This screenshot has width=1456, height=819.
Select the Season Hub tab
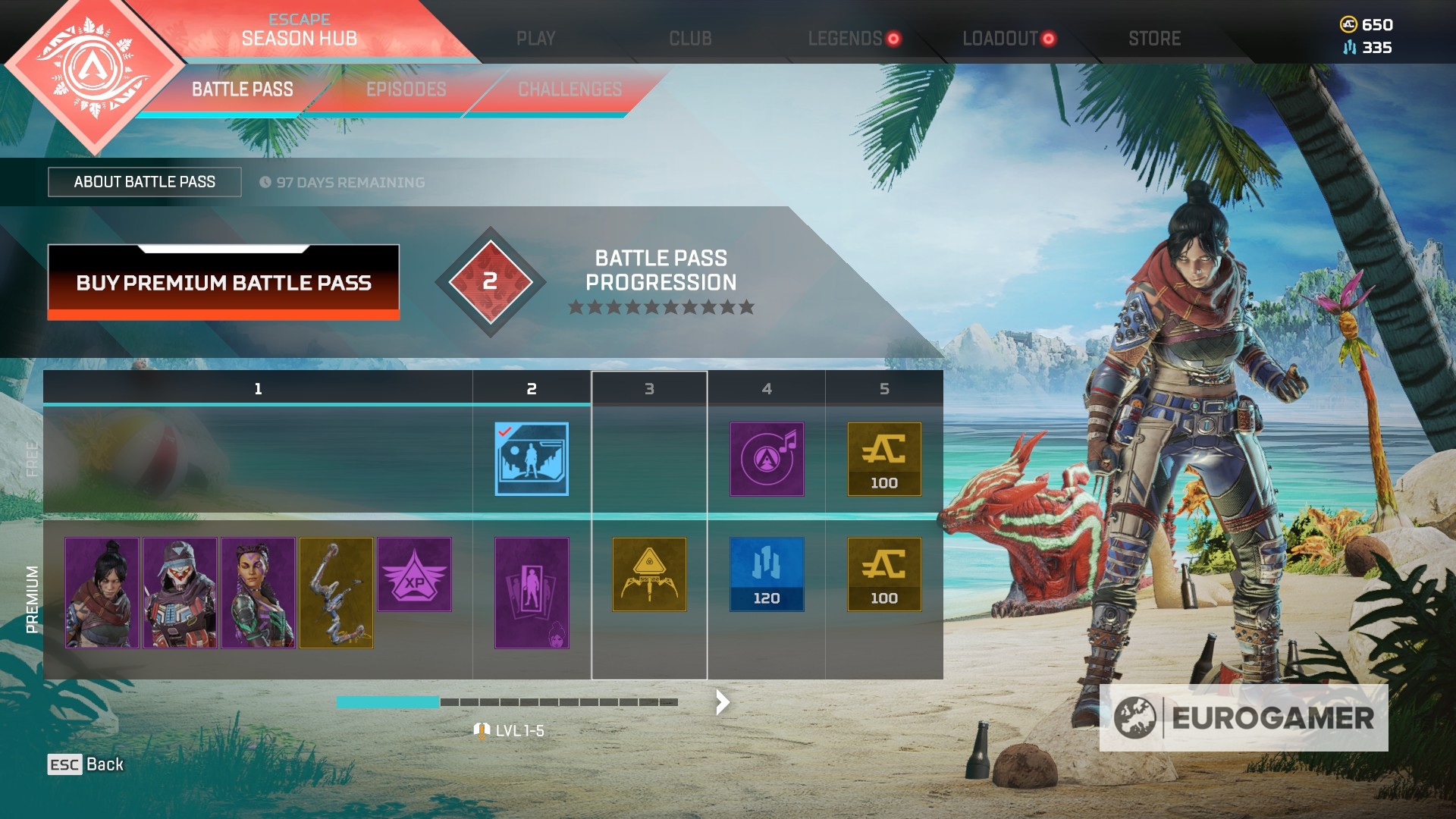tap(299, 30)
